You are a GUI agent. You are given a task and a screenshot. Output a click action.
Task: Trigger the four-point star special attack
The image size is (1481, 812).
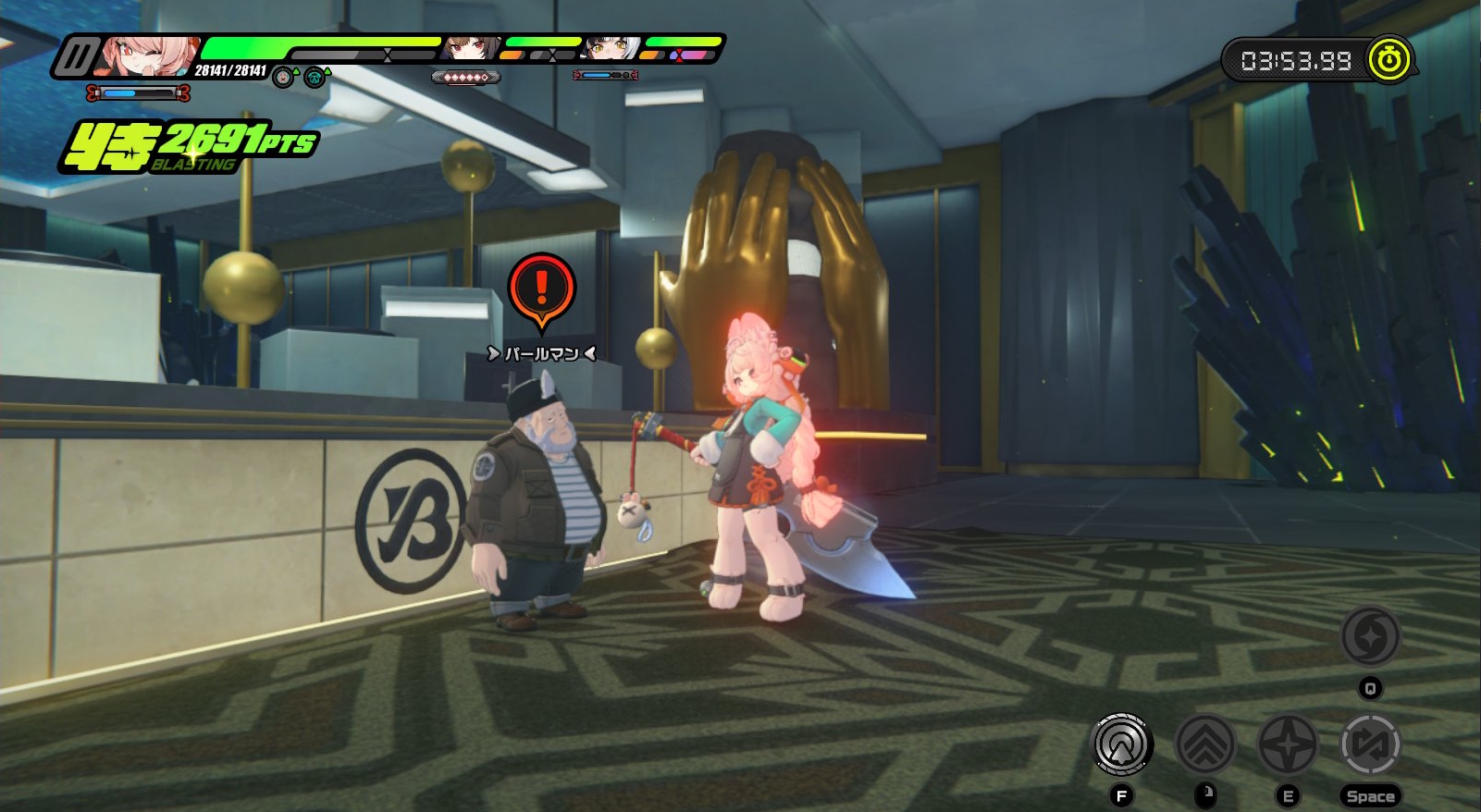1287,744
